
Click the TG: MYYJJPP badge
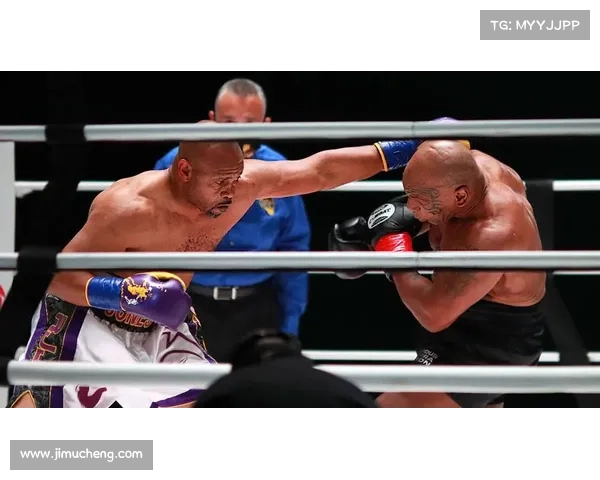tap(535, 24)
